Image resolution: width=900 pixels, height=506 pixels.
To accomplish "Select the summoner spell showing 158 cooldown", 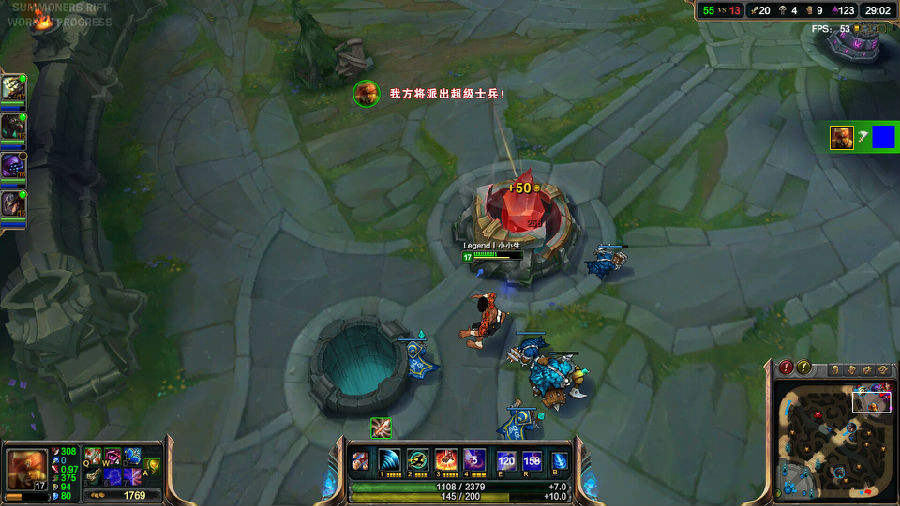I will pyautogui.click(x=532, y=461).
